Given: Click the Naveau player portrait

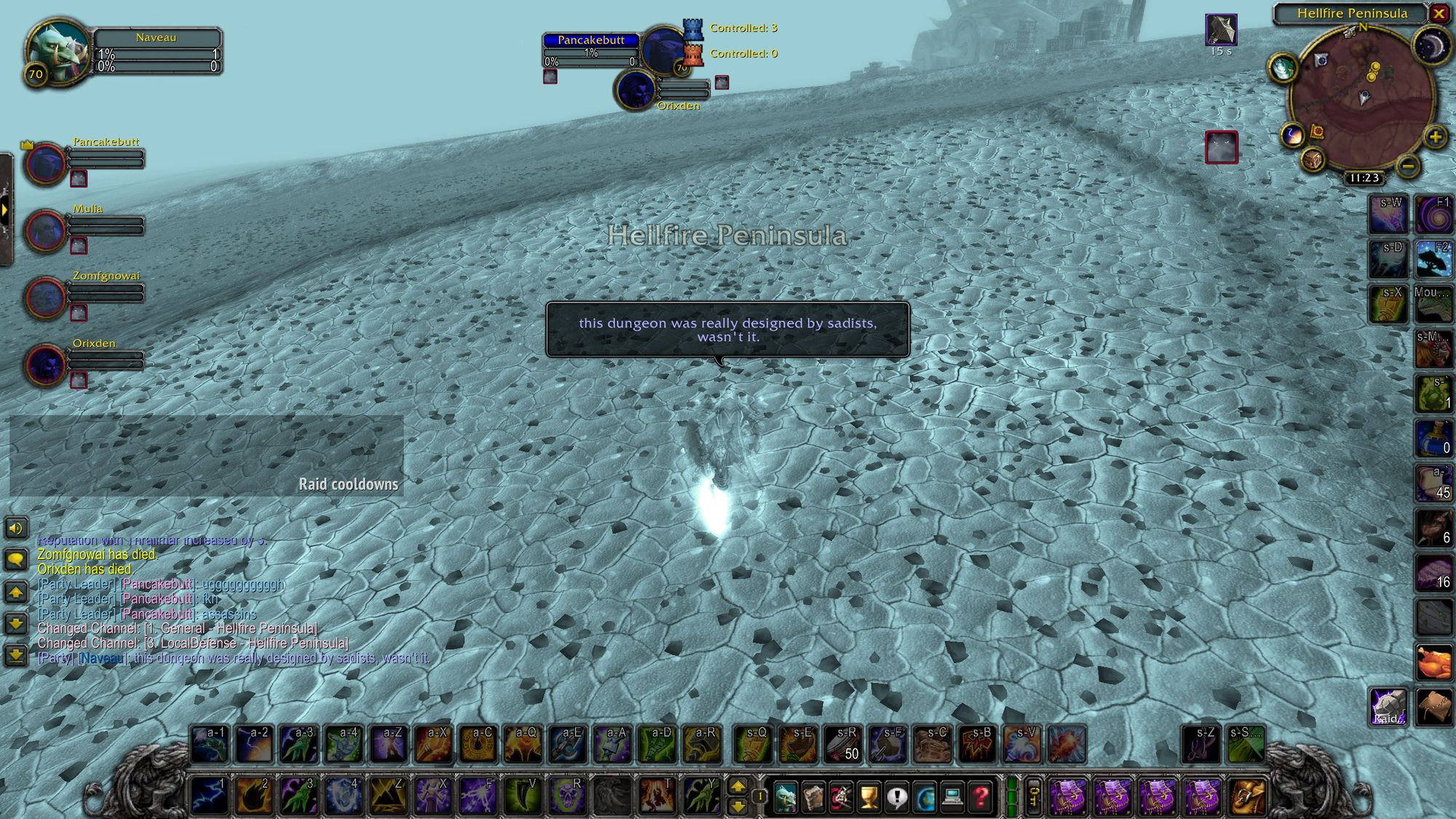Looking at the screenshot, I should 57,52.
